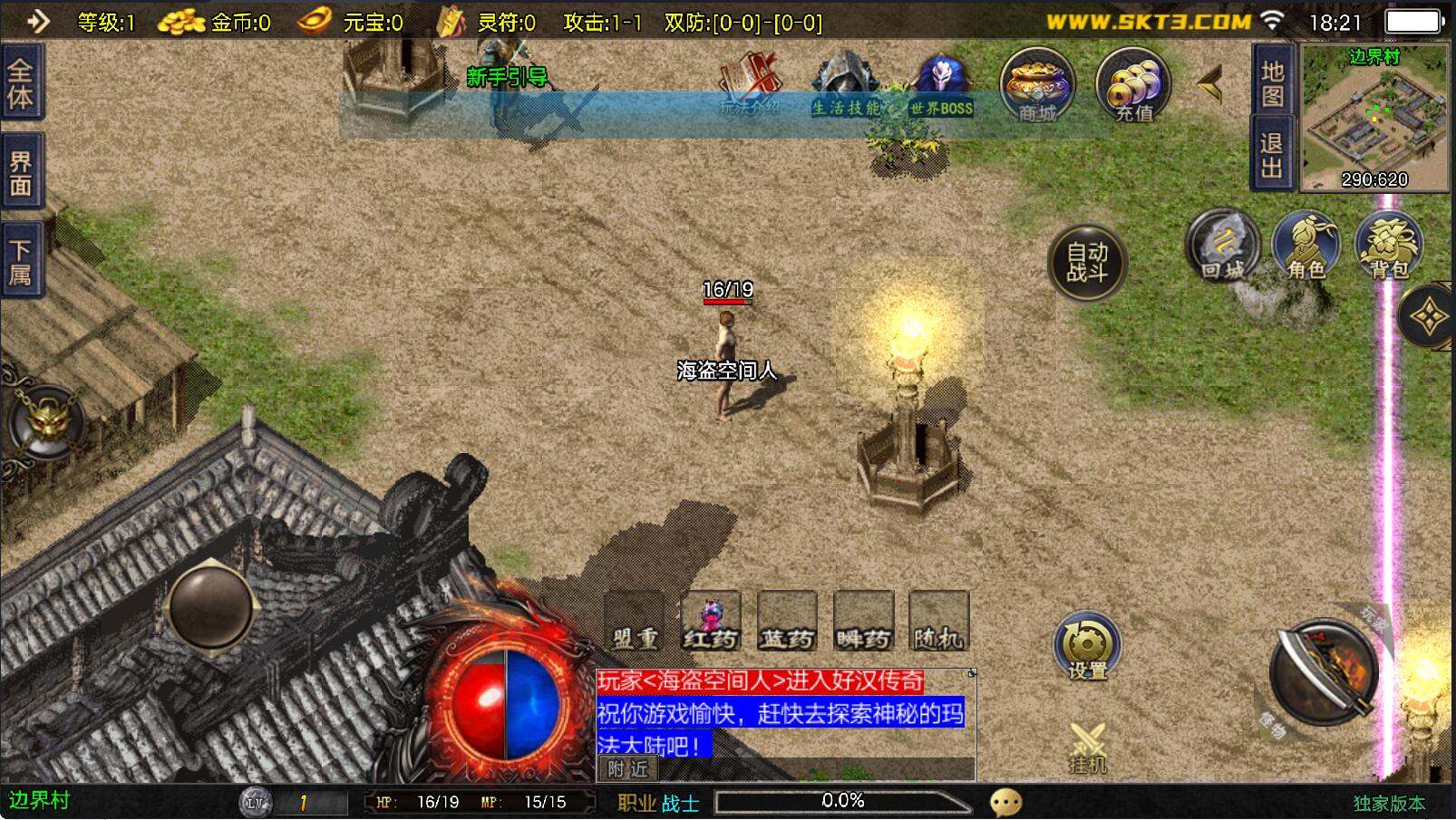Select the 界面 tab on left
This screenshot has height=820, width=1456.
21,174
